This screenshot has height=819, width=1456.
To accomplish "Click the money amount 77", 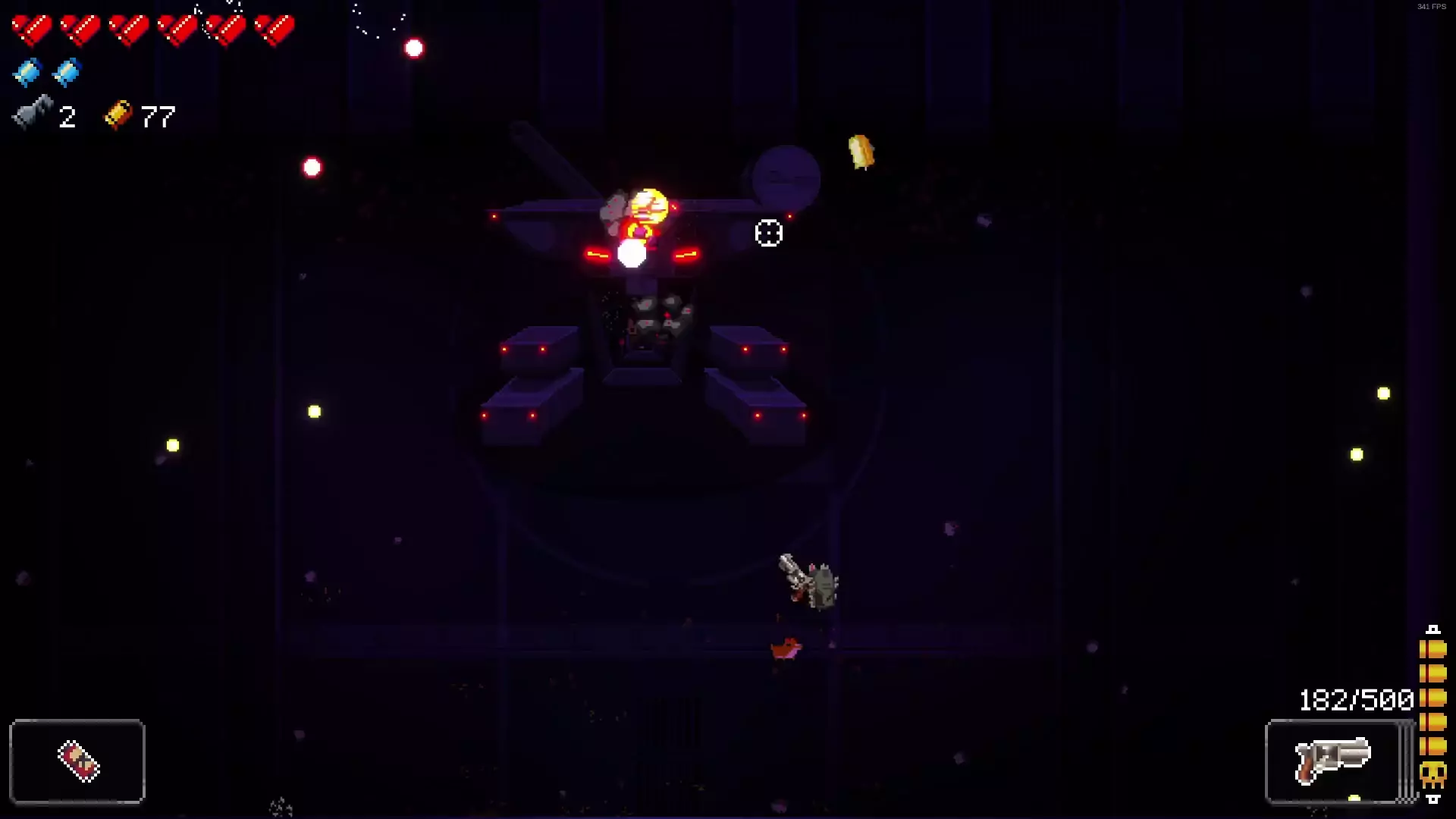I will [158, 115].
